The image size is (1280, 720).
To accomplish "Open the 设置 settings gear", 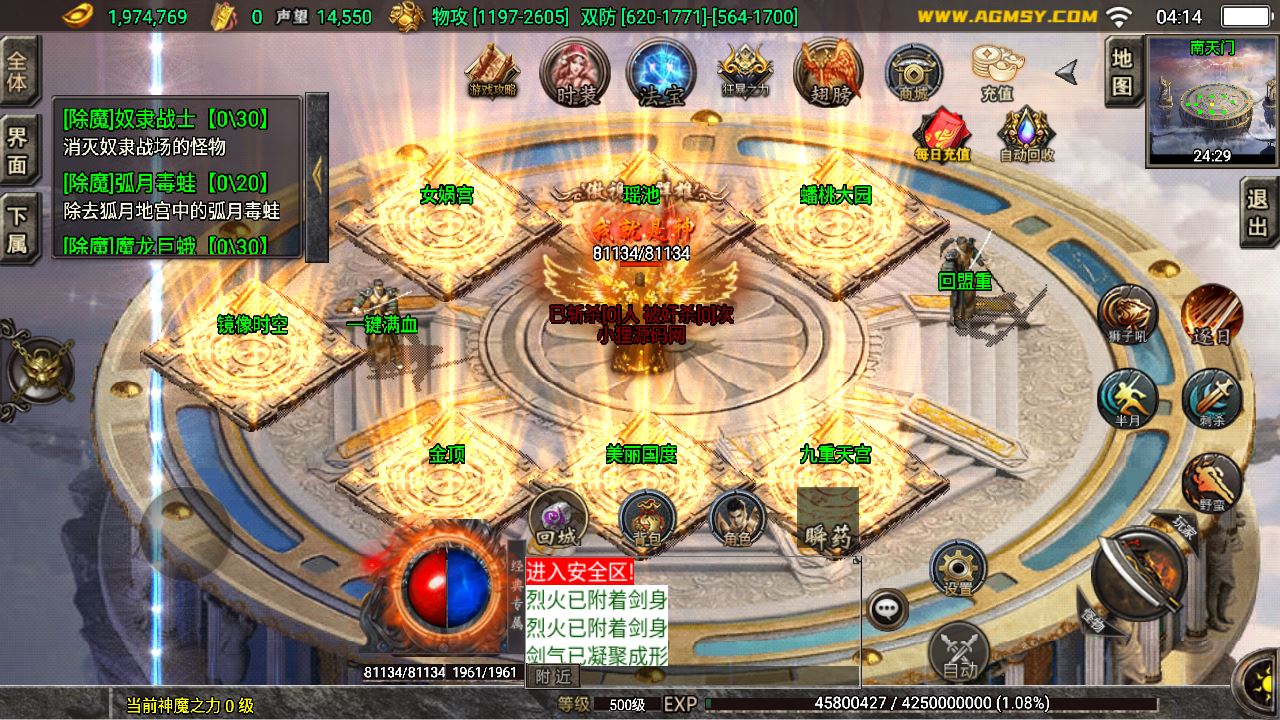I will [958, 569].
